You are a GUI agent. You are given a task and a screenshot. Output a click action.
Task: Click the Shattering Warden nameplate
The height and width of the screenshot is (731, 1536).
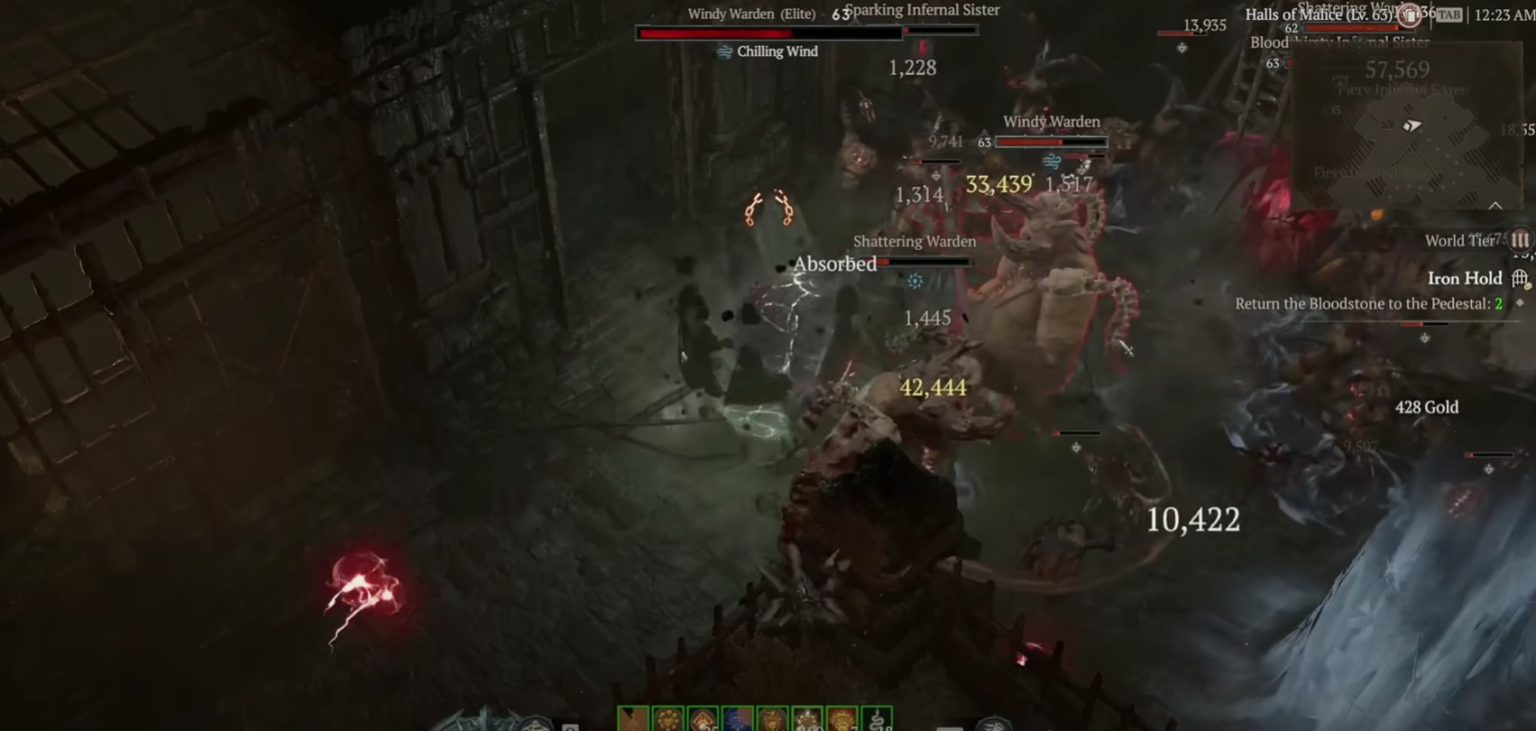(x=914, y=241)
